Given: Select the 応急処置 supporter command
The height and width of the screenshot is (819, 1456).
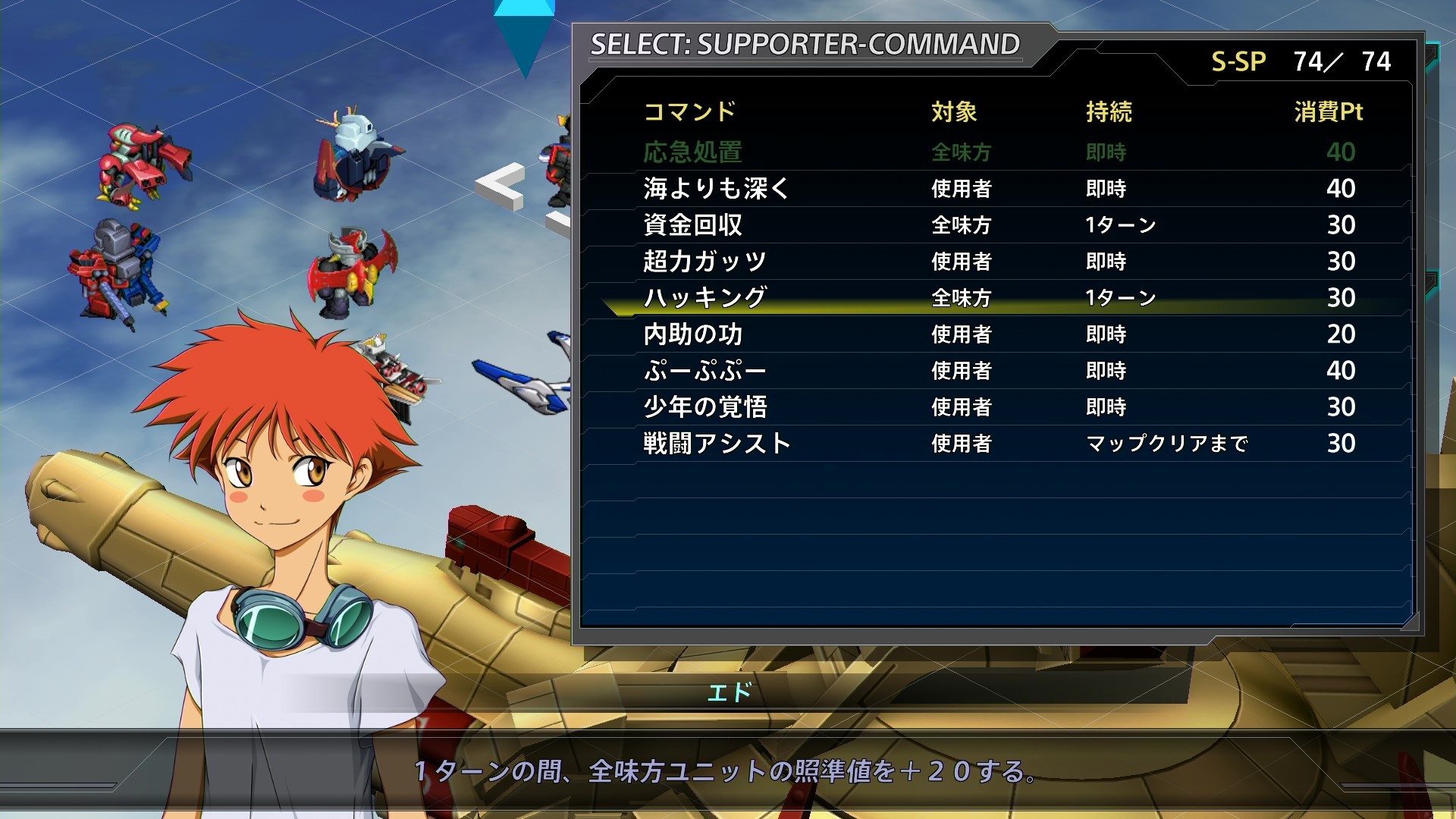Looking at the screenshot, I should [692, 152].
